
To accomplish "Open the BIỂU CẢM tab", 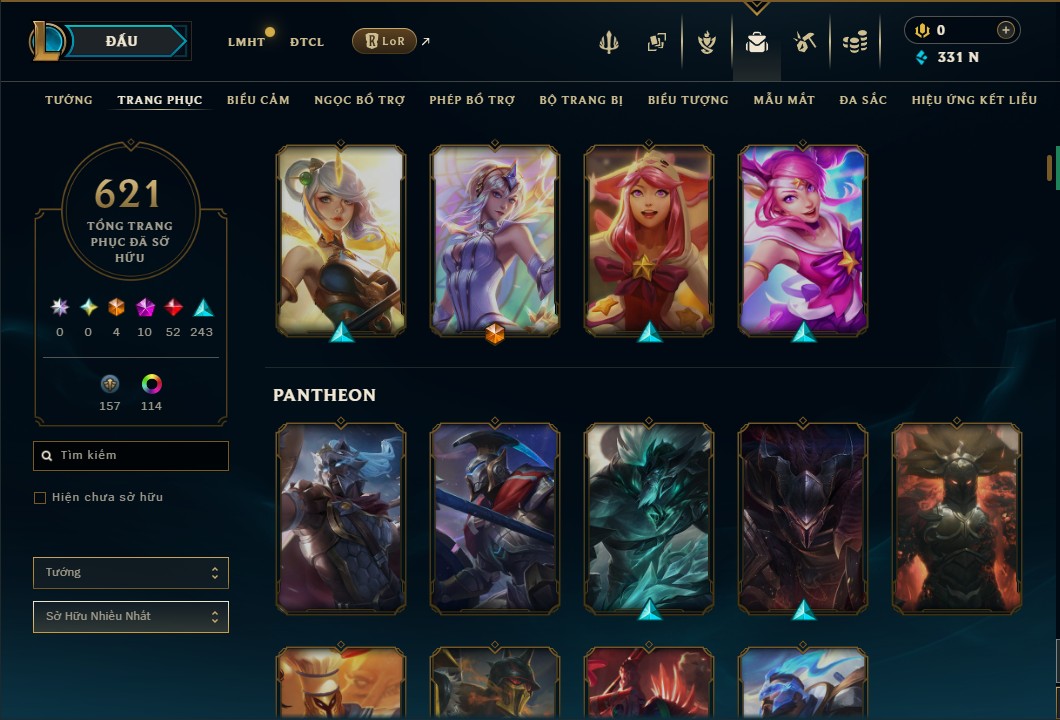I will point(258,100).
